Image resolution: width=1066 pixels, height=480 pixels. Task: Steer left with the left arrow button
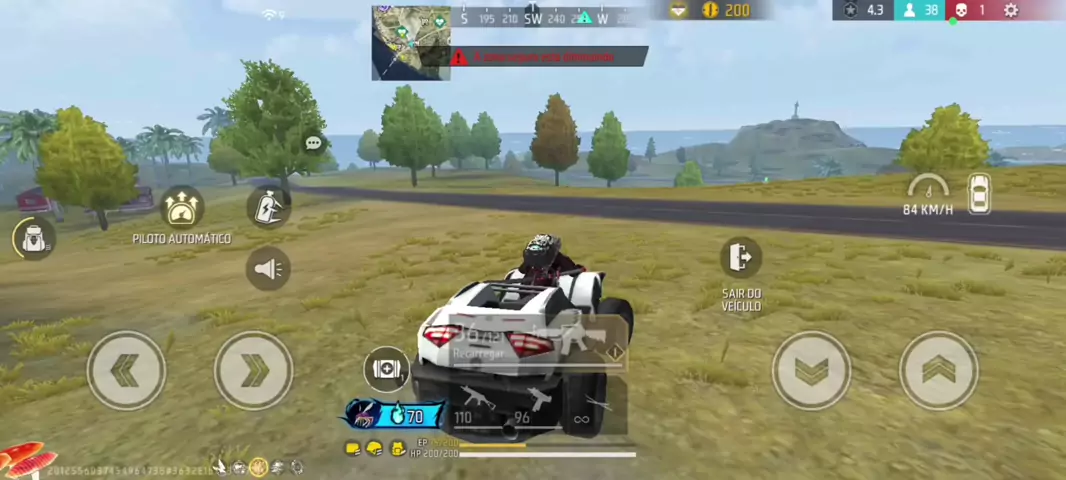126,370
